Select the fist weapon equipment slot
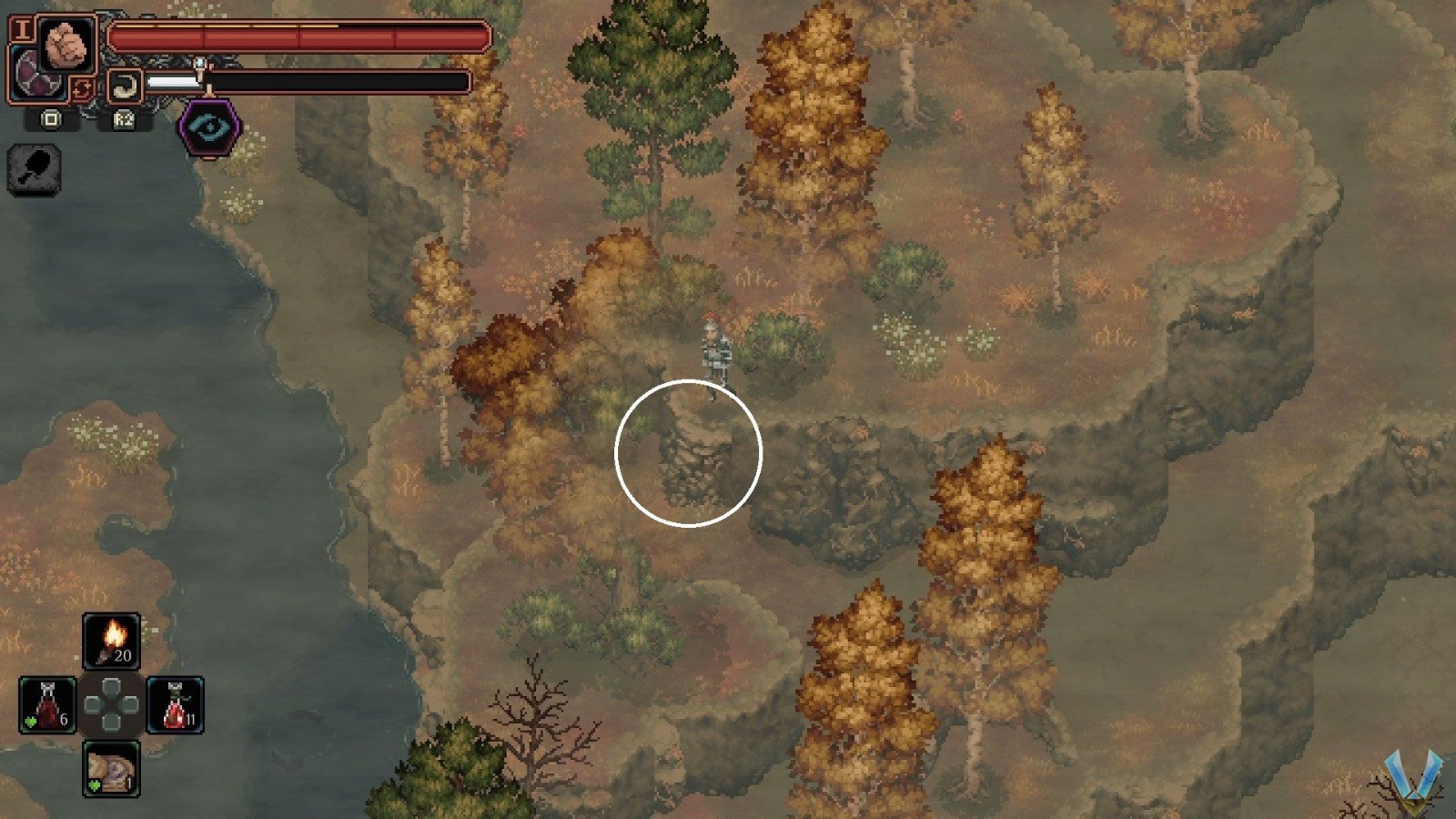The width and height of the screenshot is (1456, 819). [66, 44]
